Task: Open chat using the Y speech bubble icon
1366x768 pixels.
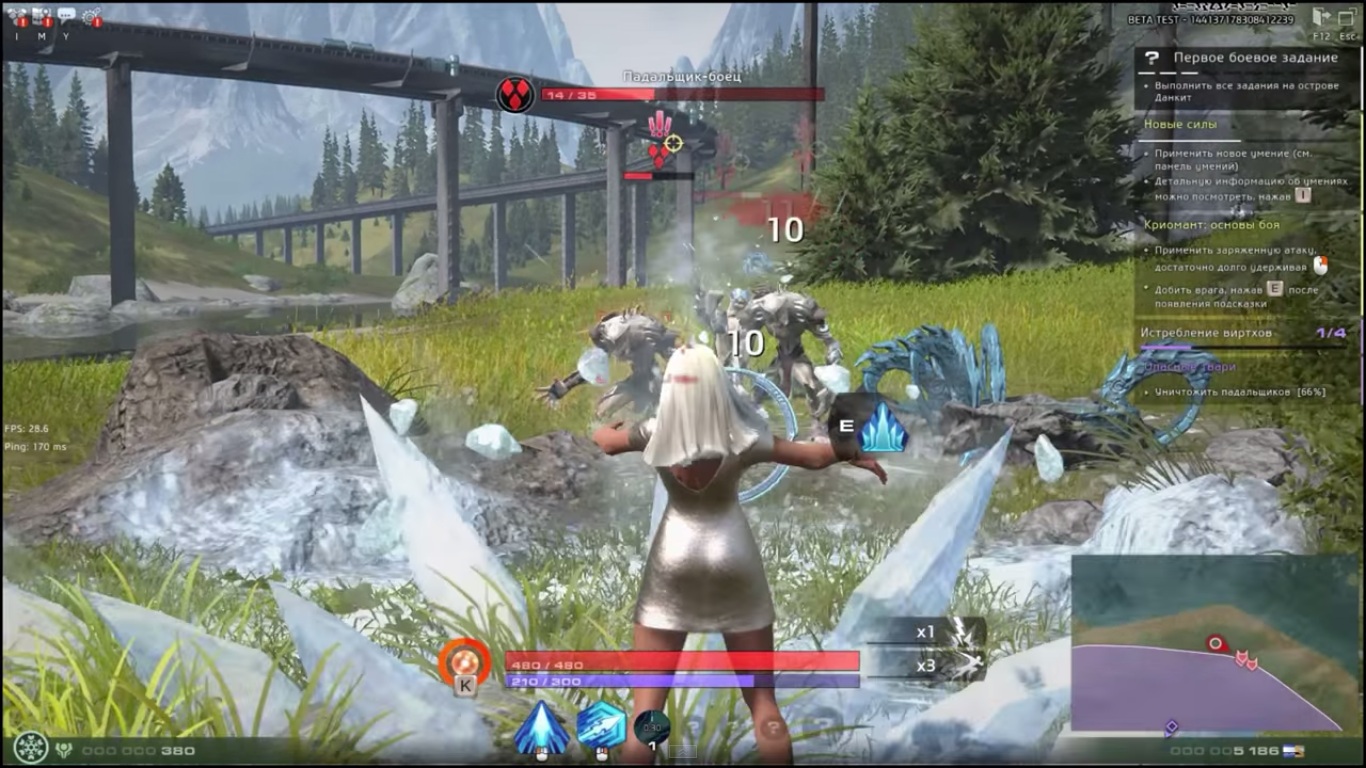Action: point(66,13)
